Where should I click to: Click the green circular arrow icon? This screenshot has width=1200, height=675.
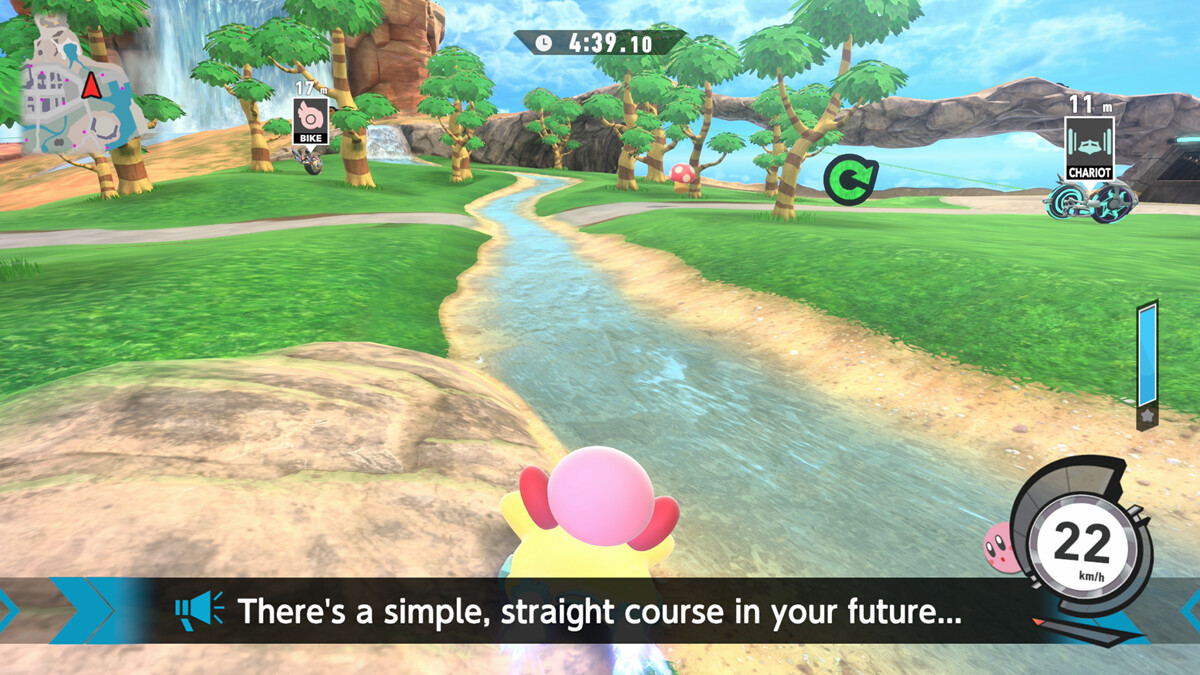point(850,180)
